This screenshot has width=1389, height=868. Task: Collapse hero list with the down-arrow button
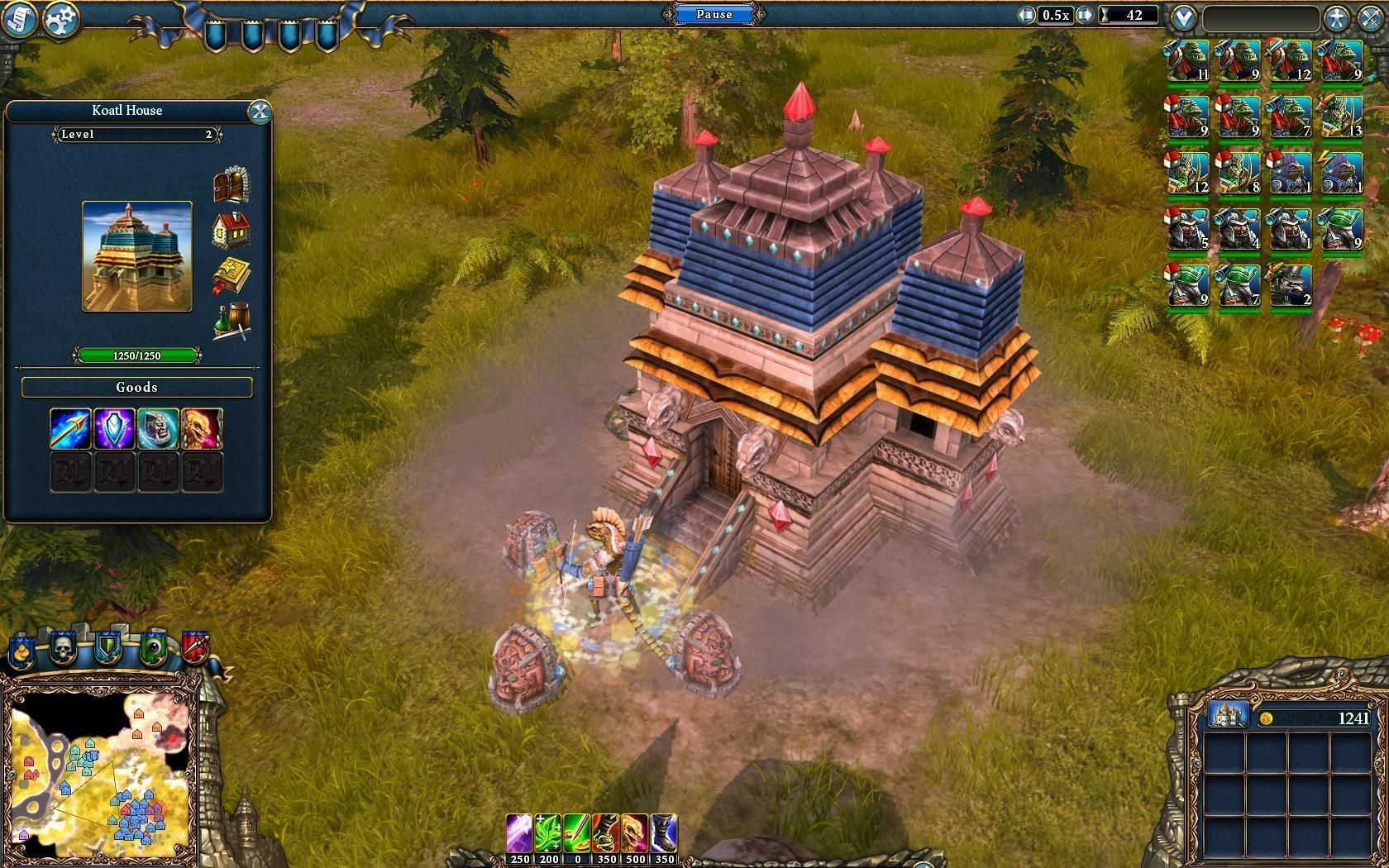[x=1184, y=17]
